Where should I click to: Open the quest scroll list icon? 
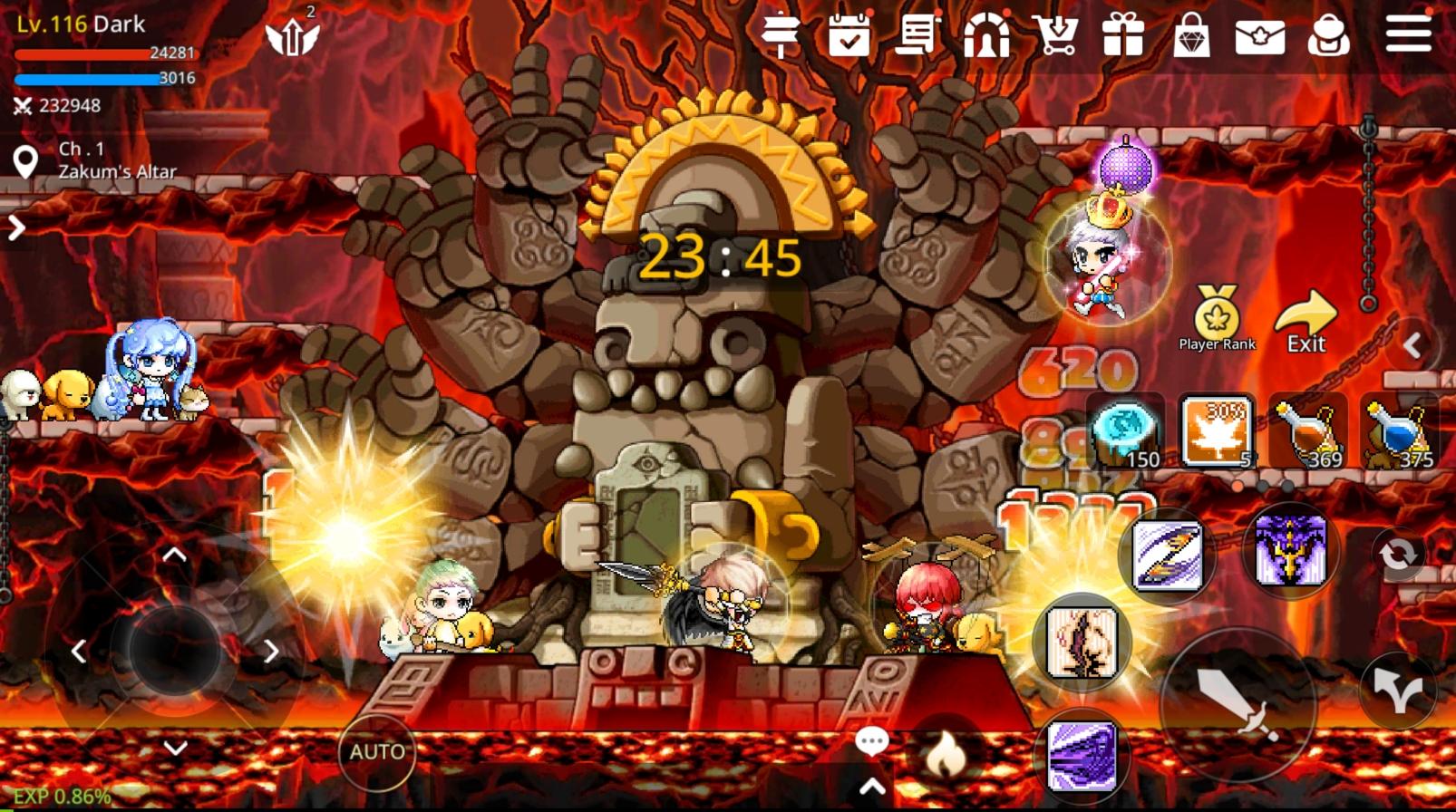pyautogui.click(x=917, y=36)
